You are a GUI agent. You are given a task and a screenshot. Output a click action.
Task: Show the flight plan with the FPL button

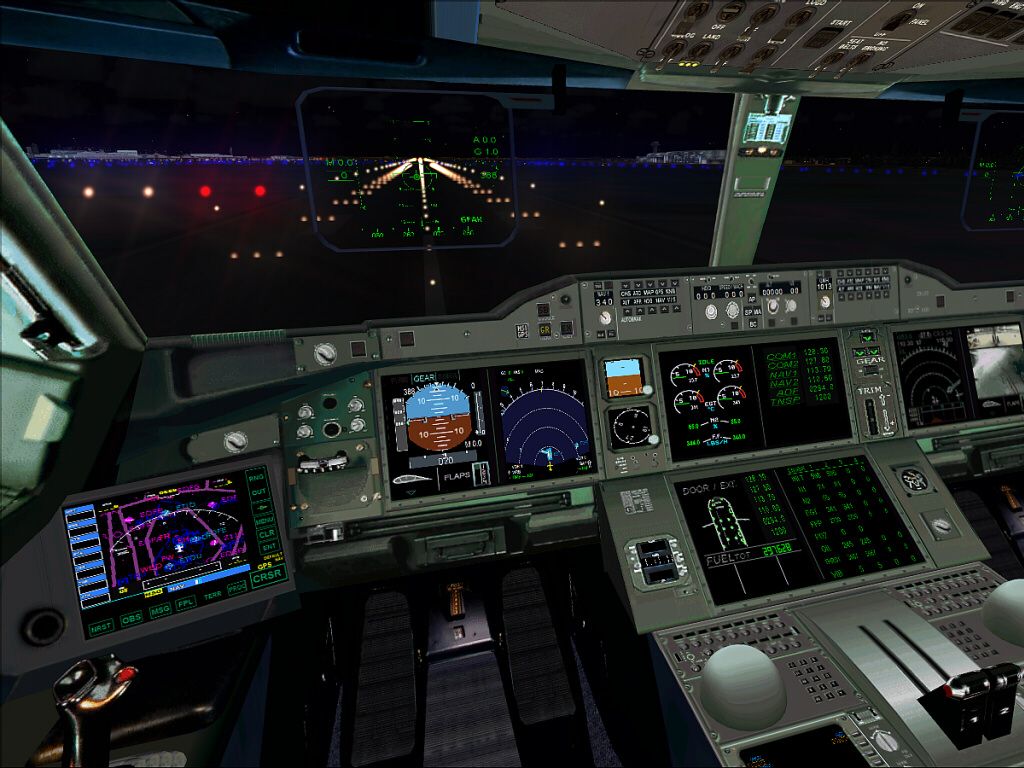(186, 603)
